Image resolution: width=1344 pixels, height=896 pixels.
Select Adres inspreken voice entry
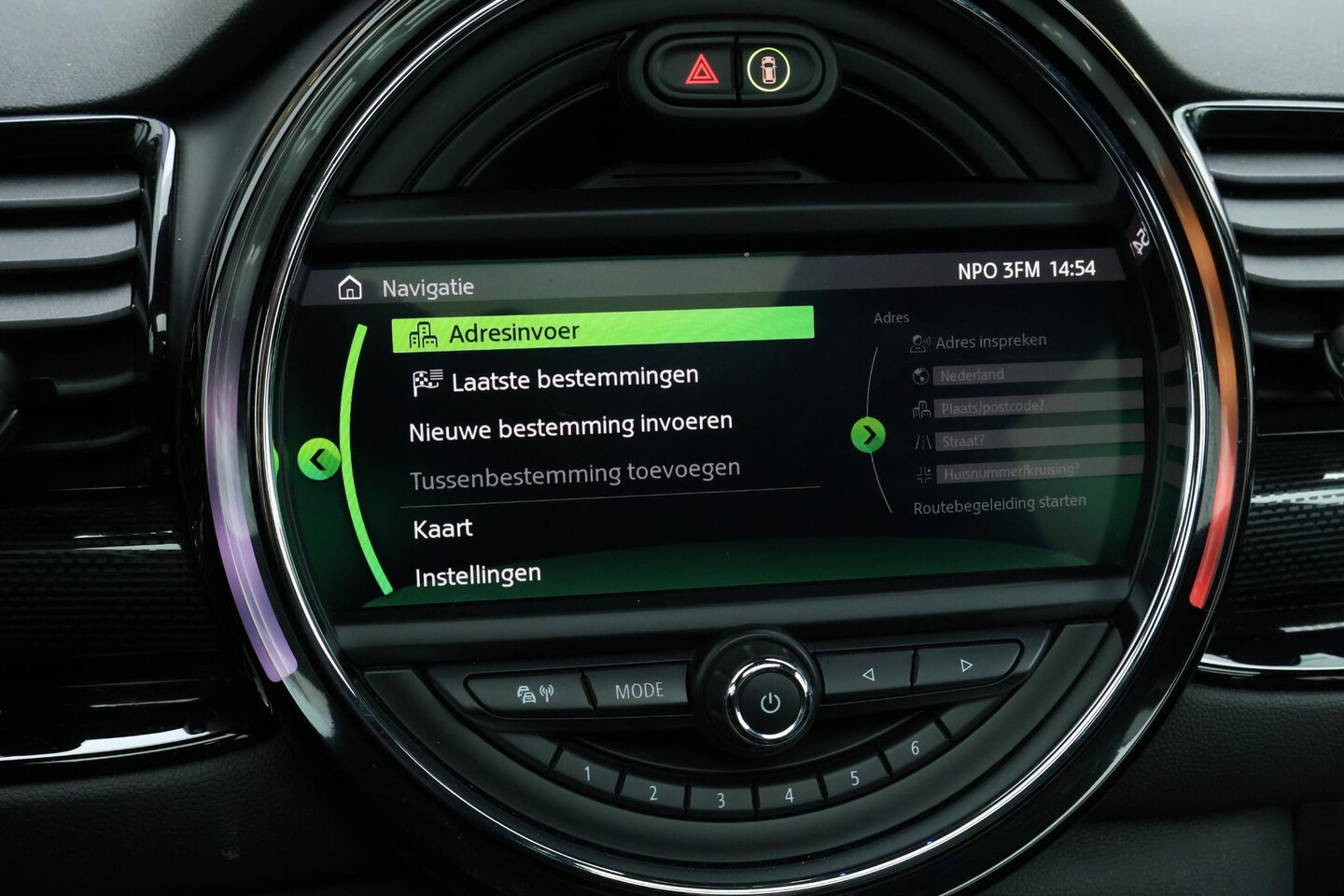[989, 342]
